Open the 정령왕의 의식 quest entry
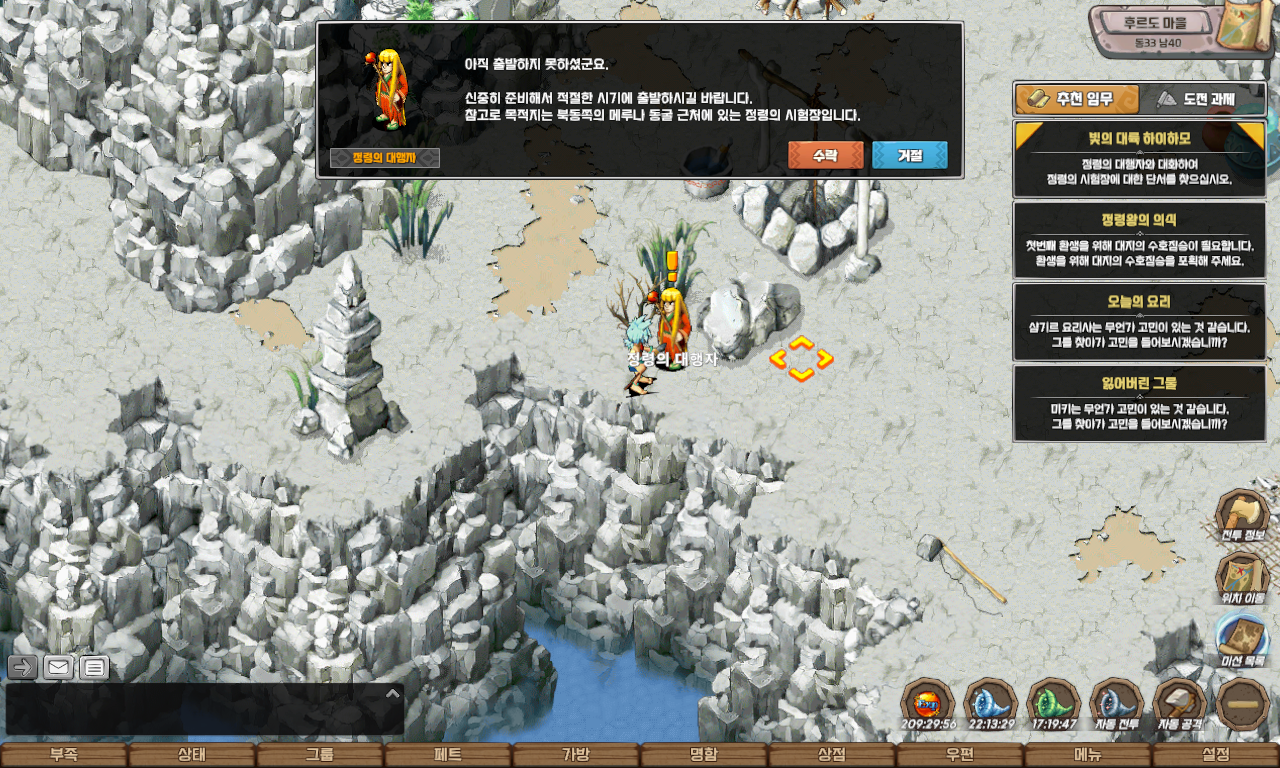This screenshot has height=768, width=1280. click(x=1139, y=241)
